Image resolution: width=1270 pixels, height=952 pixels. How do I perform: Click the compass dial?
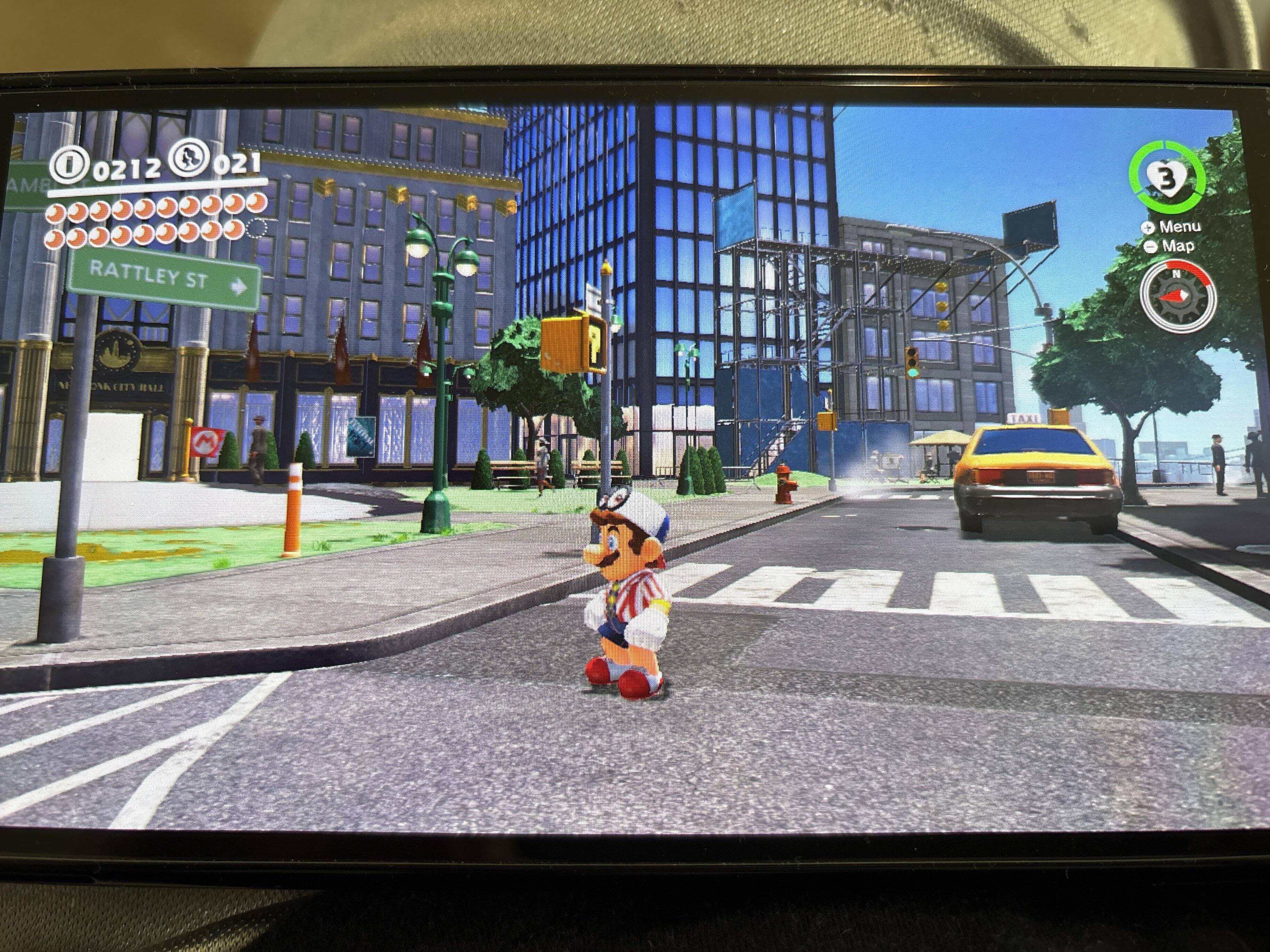pos(1177,295)
